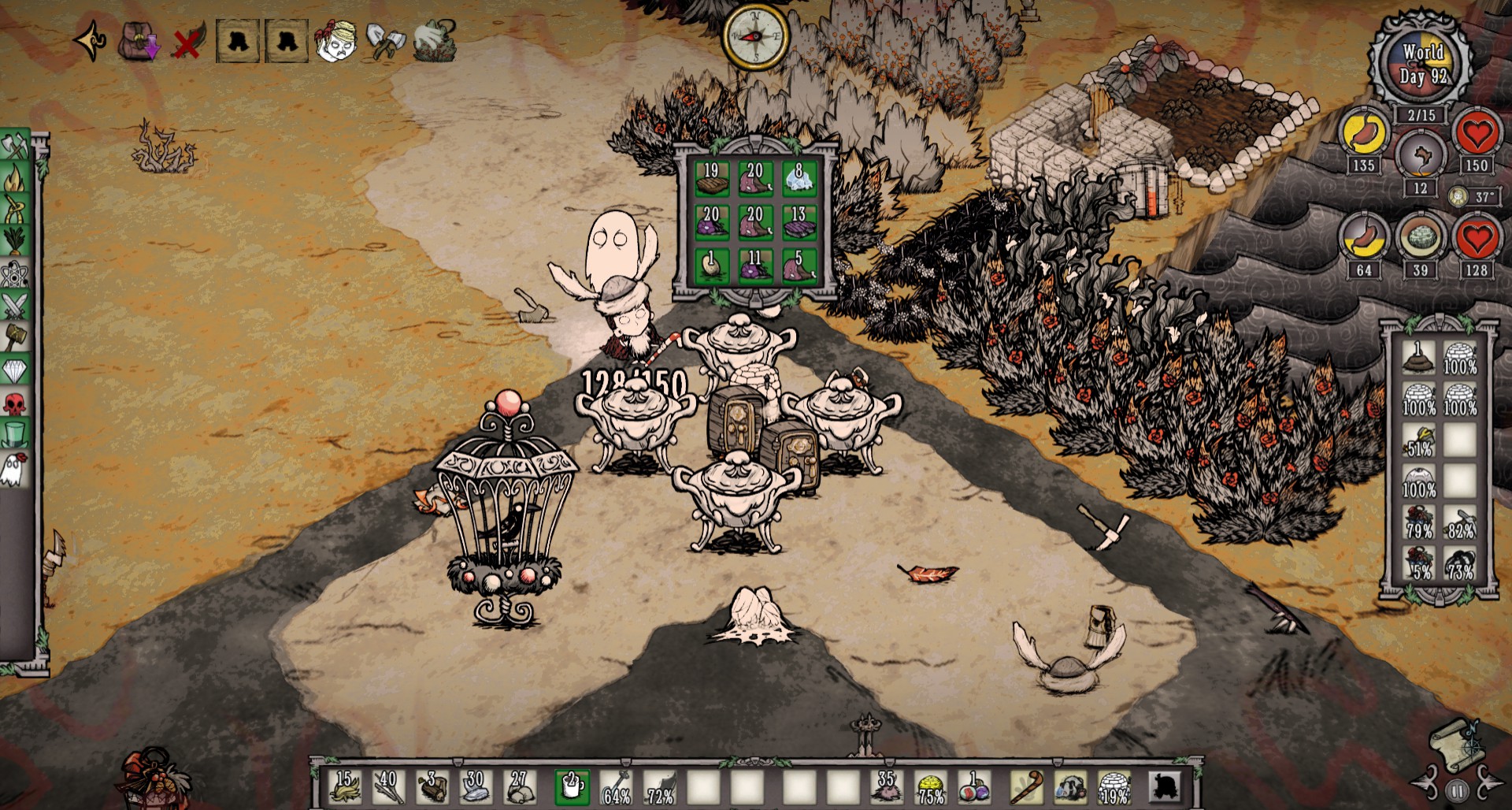Open the red skull Magic tab
Image resolution: width=1512 pixels, height=810 pixels.
(15, 403)
